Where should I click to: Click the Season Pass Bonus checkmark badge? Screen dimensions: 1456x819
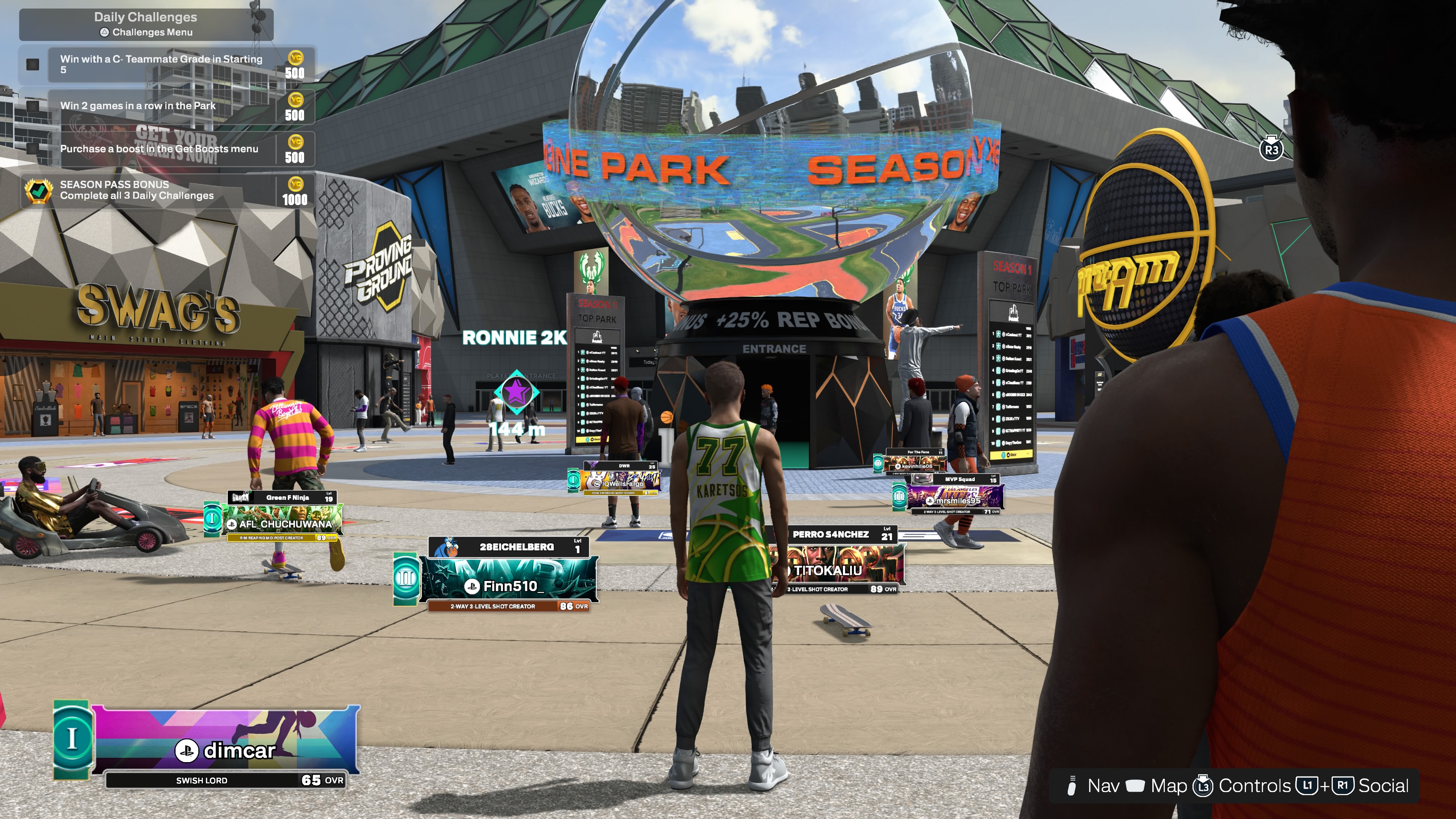(38, 191)
